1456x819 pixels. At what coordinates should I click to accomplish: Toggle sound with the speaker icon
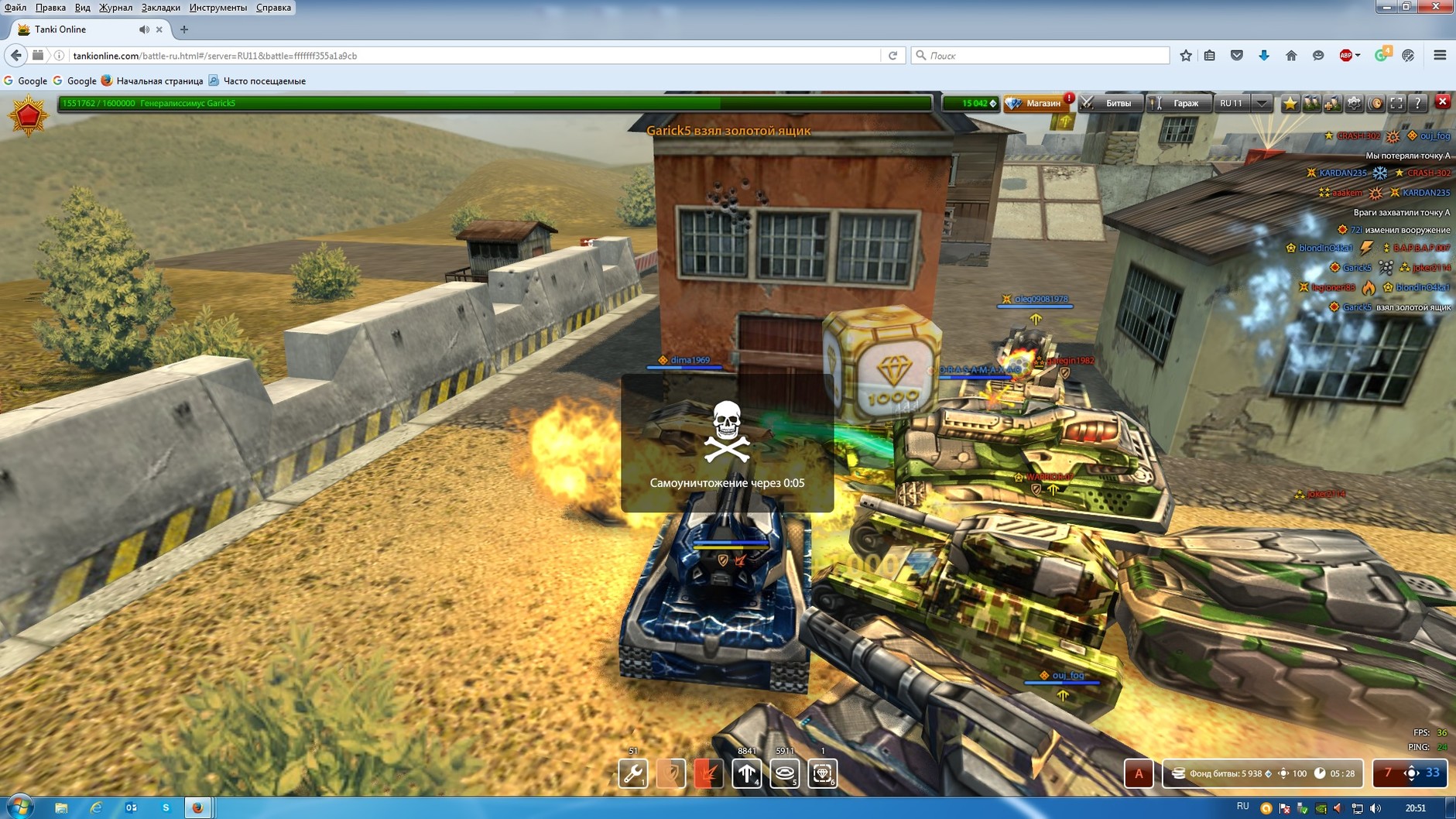(1375, 103)
